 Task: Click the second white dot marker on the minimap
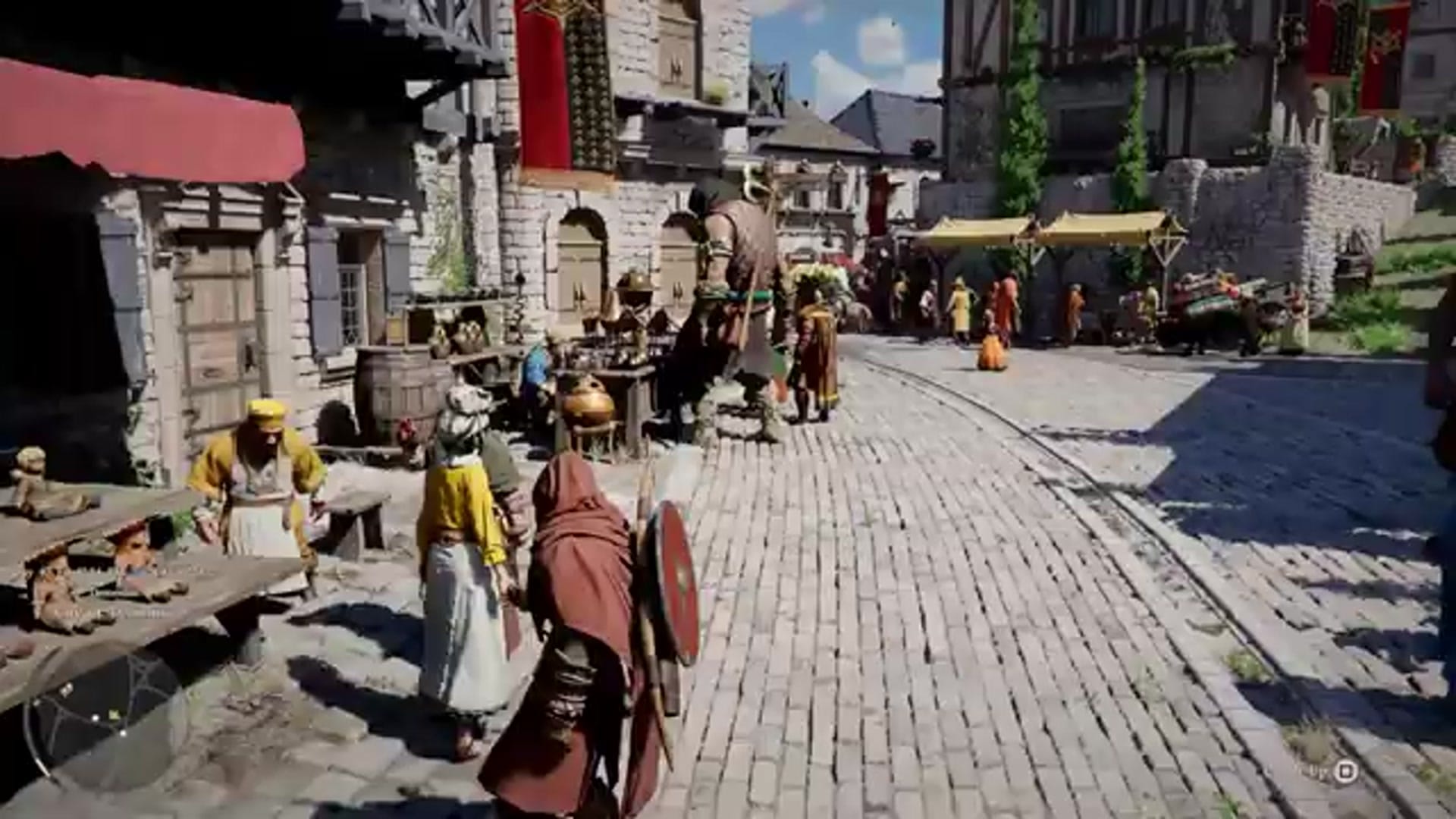click(x=124, y=733)
